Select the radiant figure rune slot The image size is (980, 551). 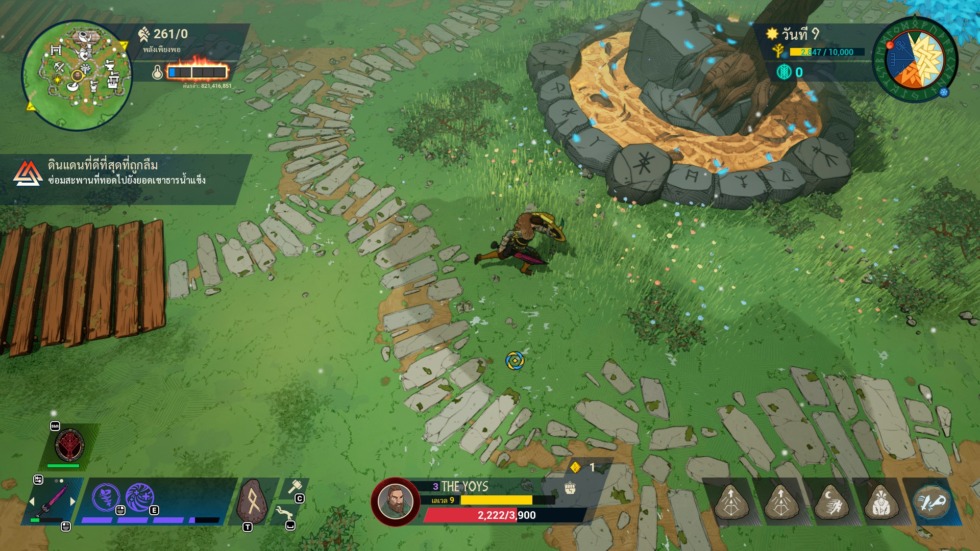click(879, 501)
